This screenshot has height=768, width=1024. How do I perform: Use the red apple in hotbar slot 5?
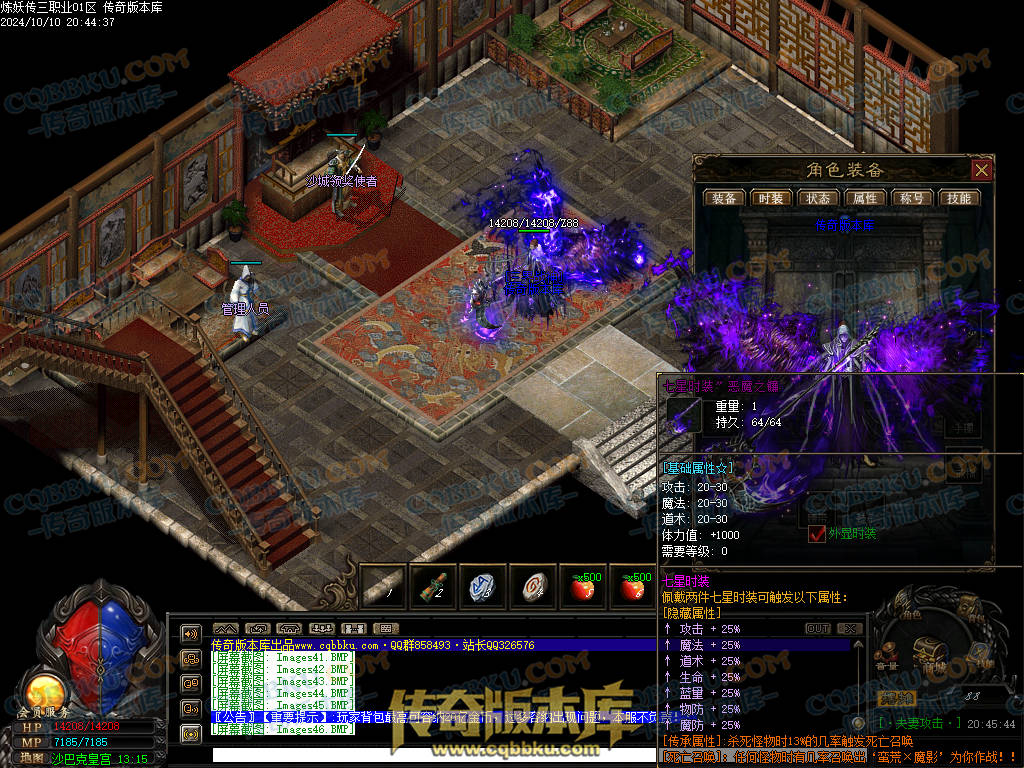click(x=583, y=587)
